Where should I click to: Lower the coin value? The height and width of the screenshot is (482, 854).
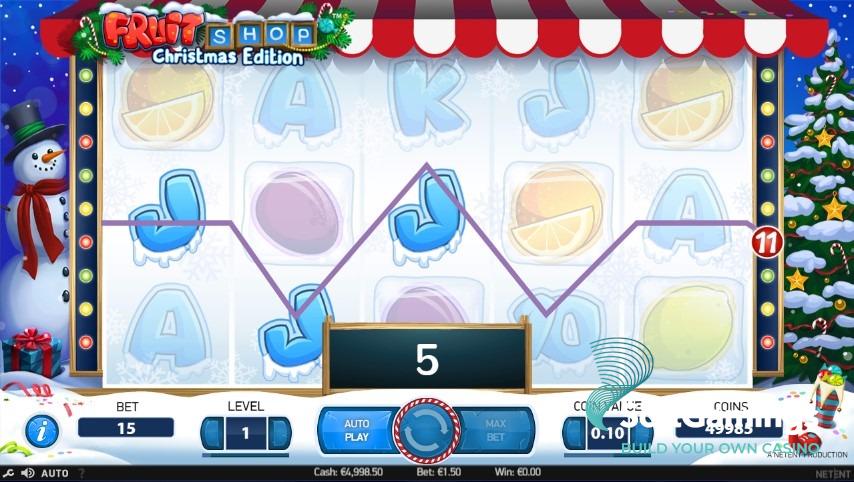tap(573, 433)
